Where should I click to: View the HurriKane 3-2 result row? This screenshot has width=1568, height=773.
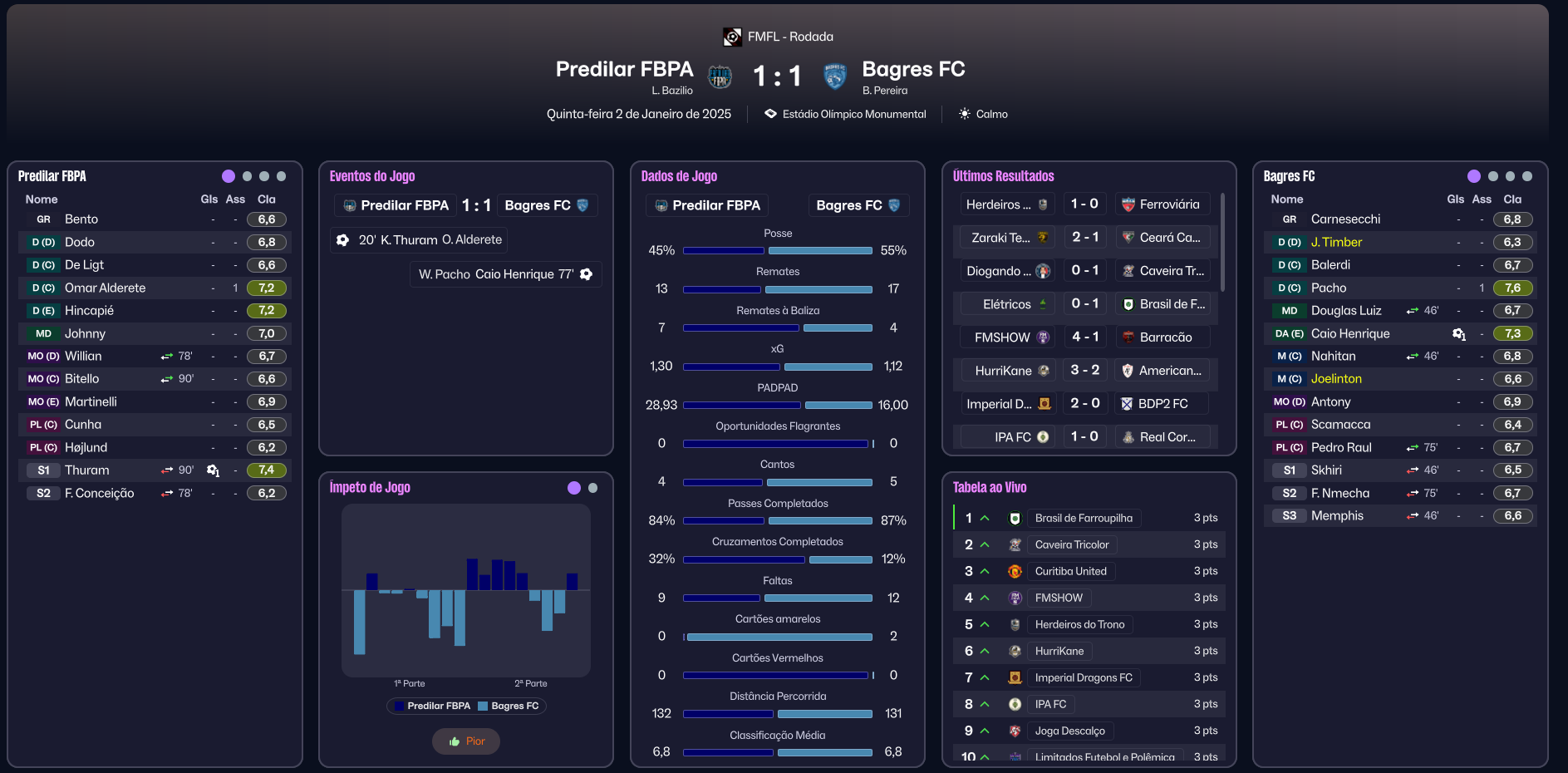point(1084,371)
